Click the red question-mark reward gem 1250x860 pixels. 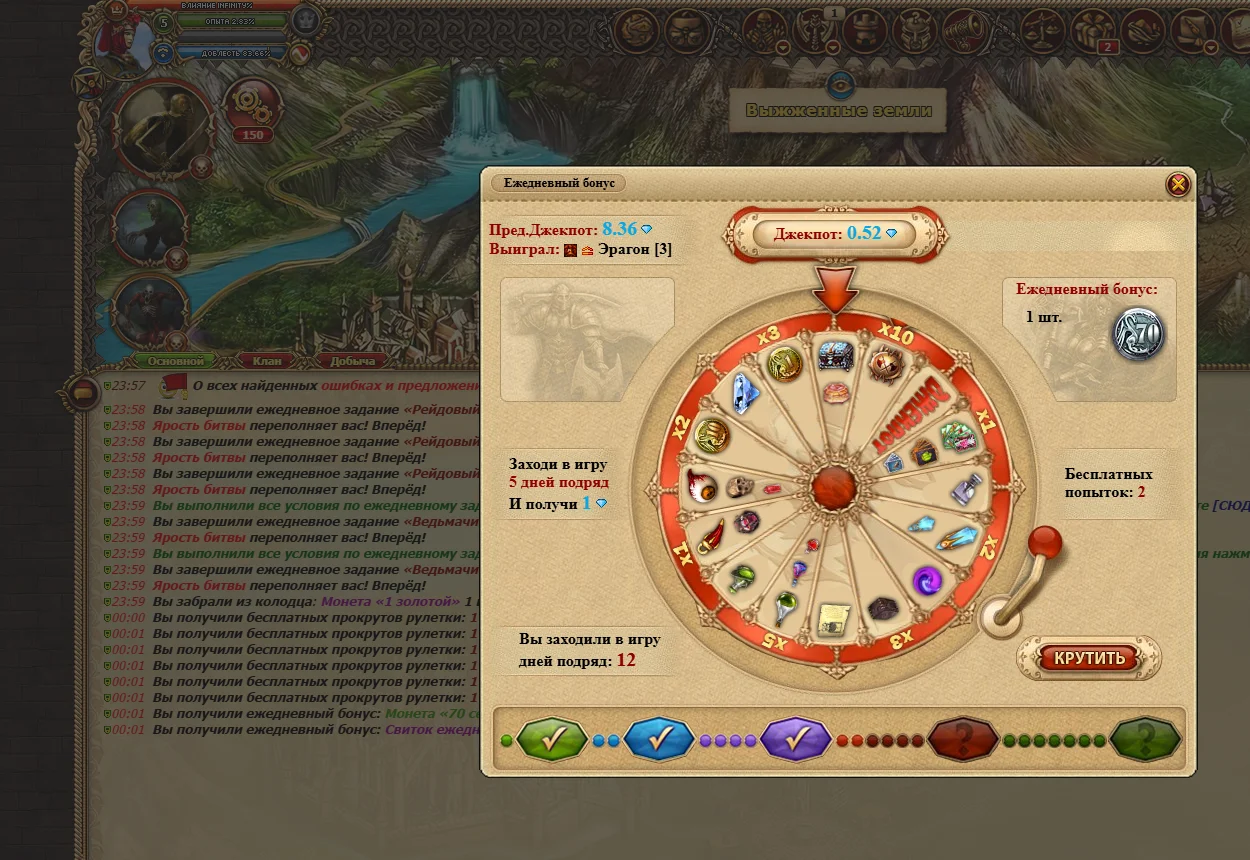(x=963, y=740)
